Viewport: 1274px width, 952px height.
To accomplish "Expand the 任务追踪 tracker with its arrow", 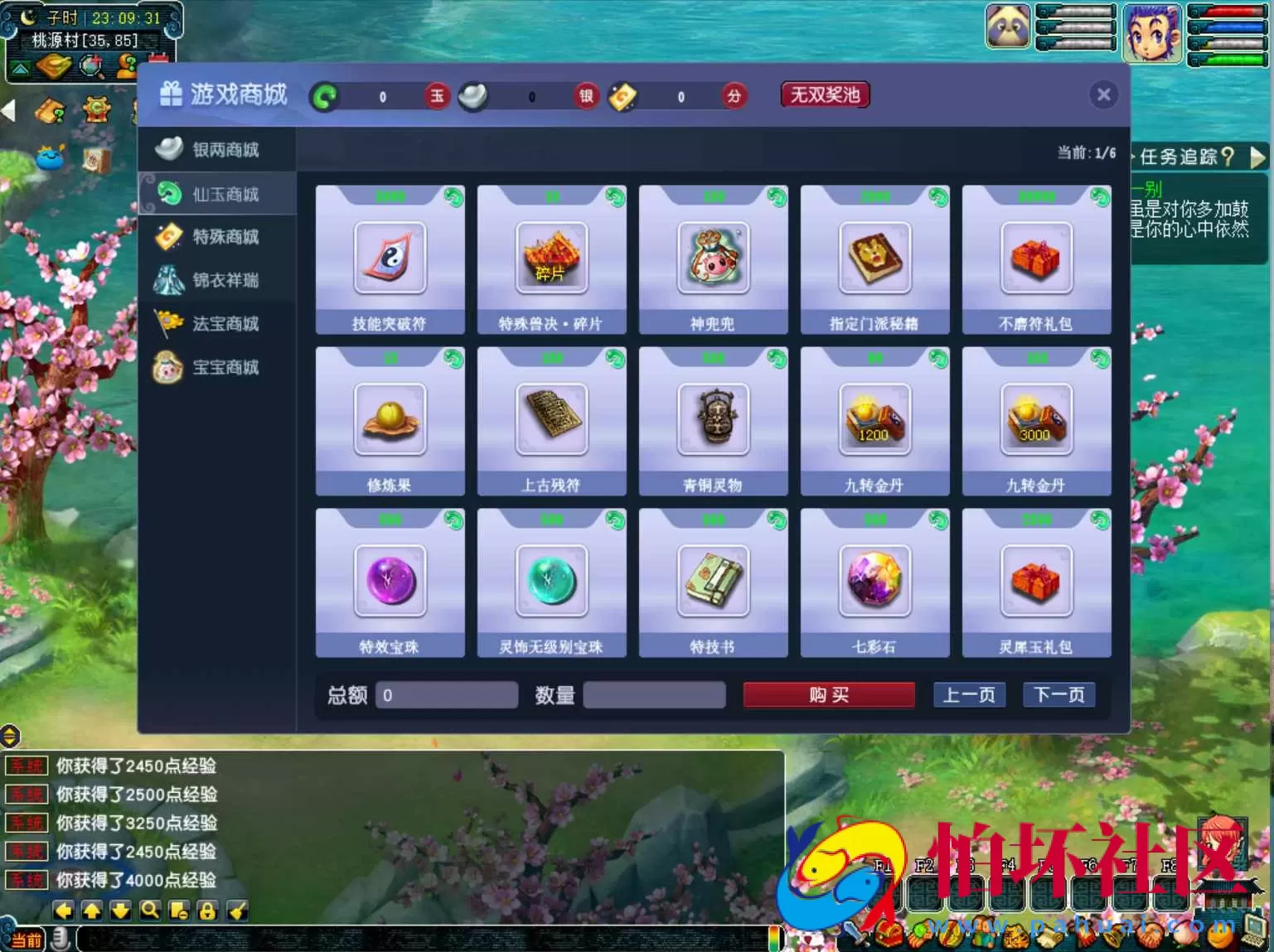I will coord(1258,157).
